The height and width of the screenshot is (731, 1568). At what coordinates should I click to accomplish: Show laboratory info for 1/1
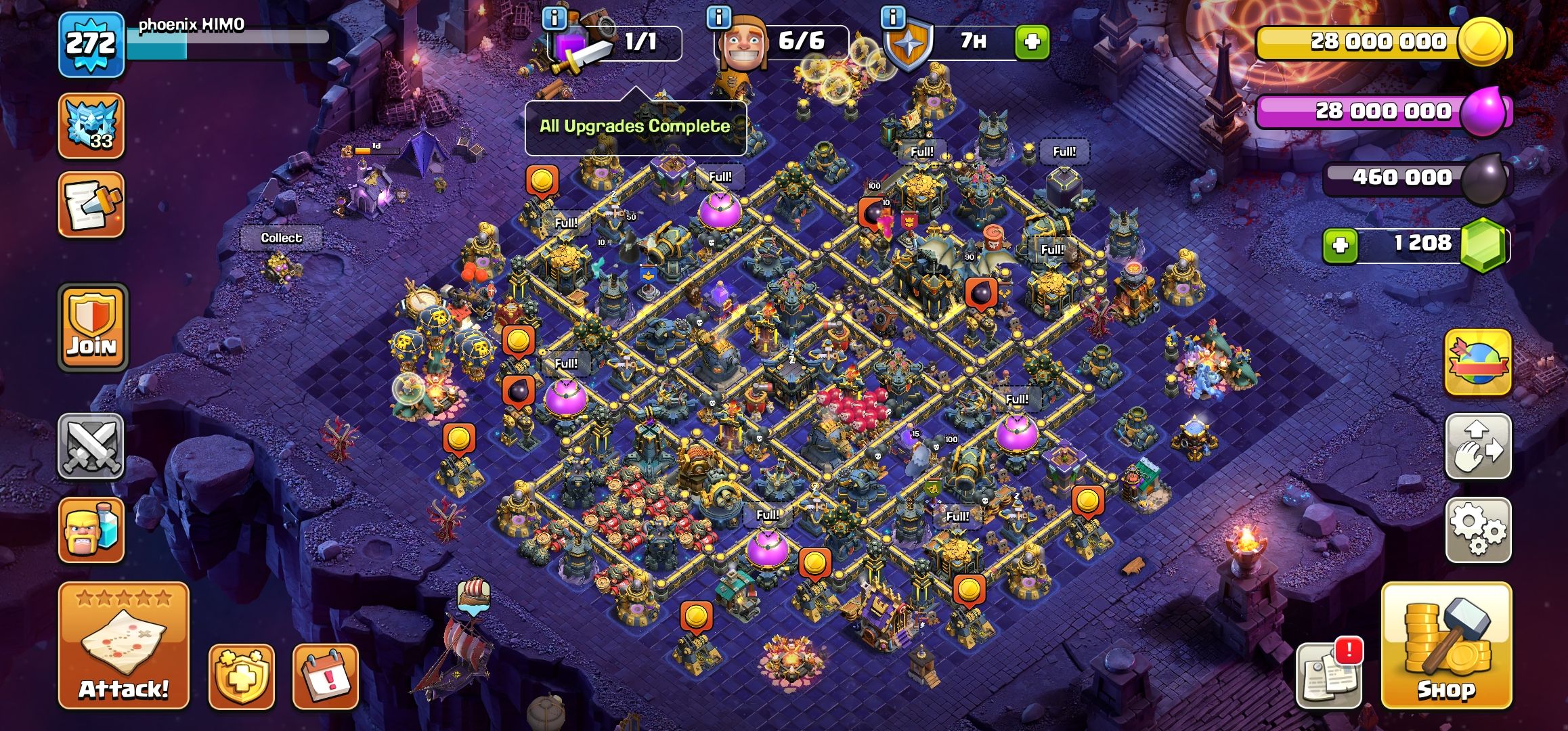click(555, 18)
